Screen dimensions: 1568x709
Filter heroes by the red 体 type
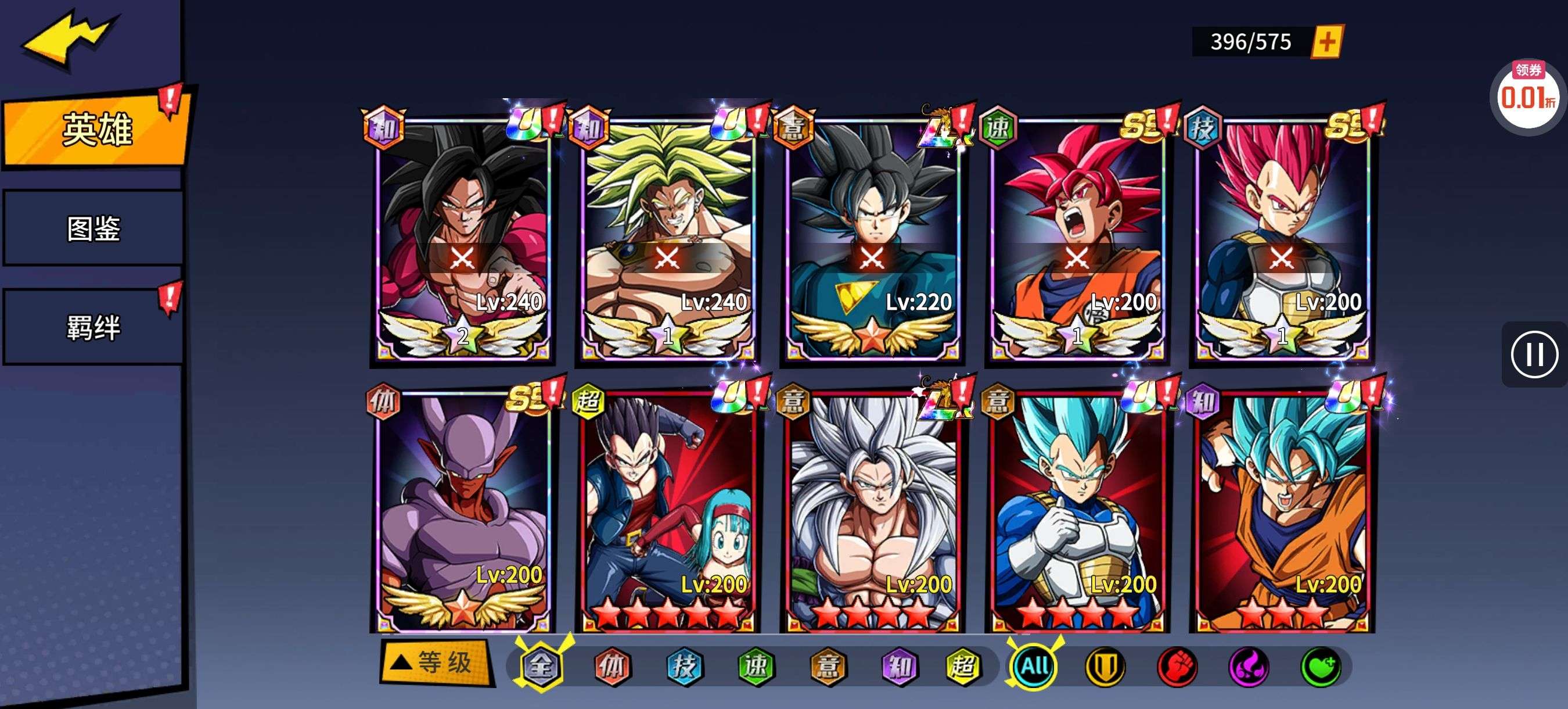[612, 666]
